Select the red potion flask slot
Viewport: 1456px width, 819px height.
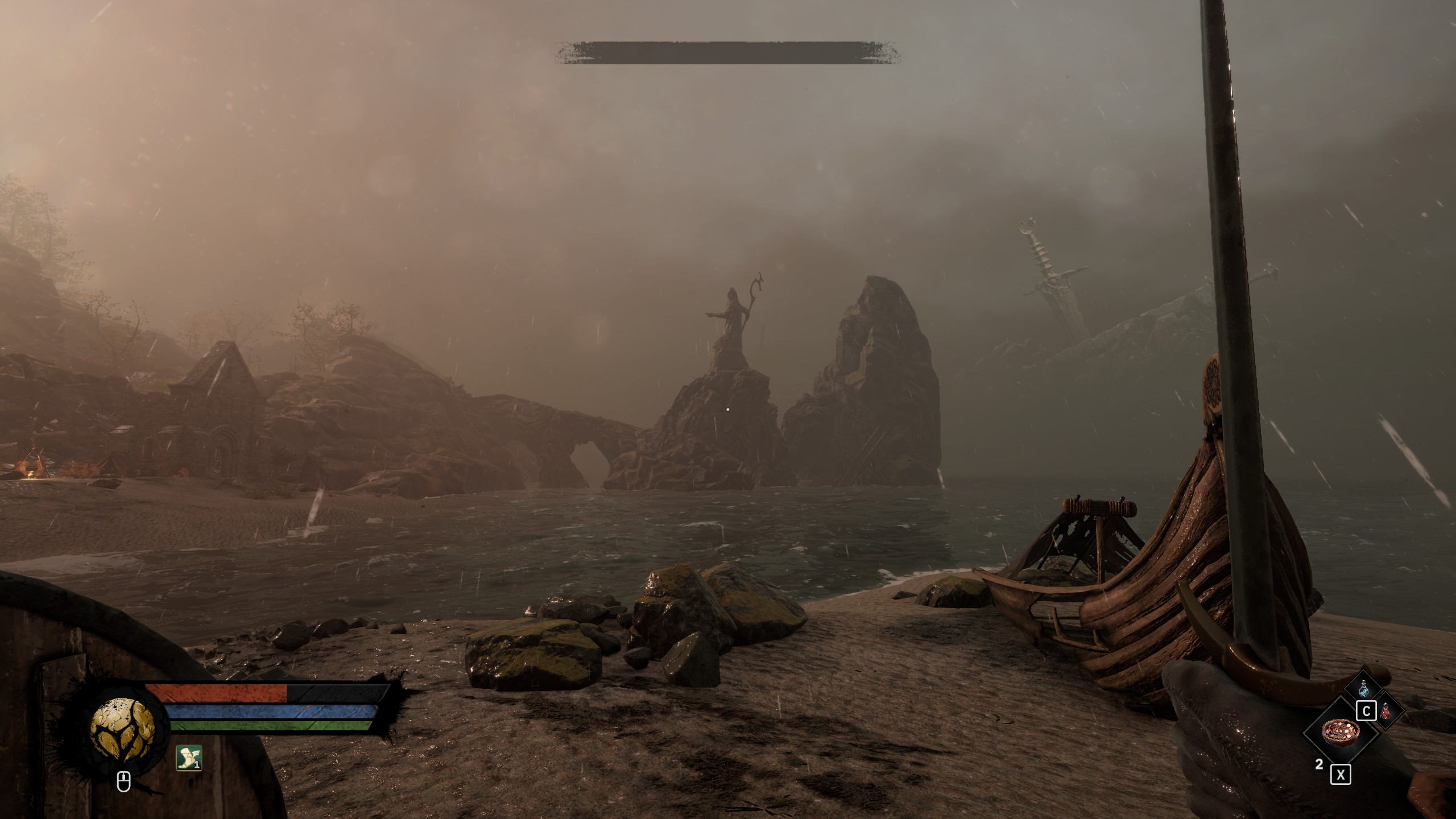[1386, 711]
